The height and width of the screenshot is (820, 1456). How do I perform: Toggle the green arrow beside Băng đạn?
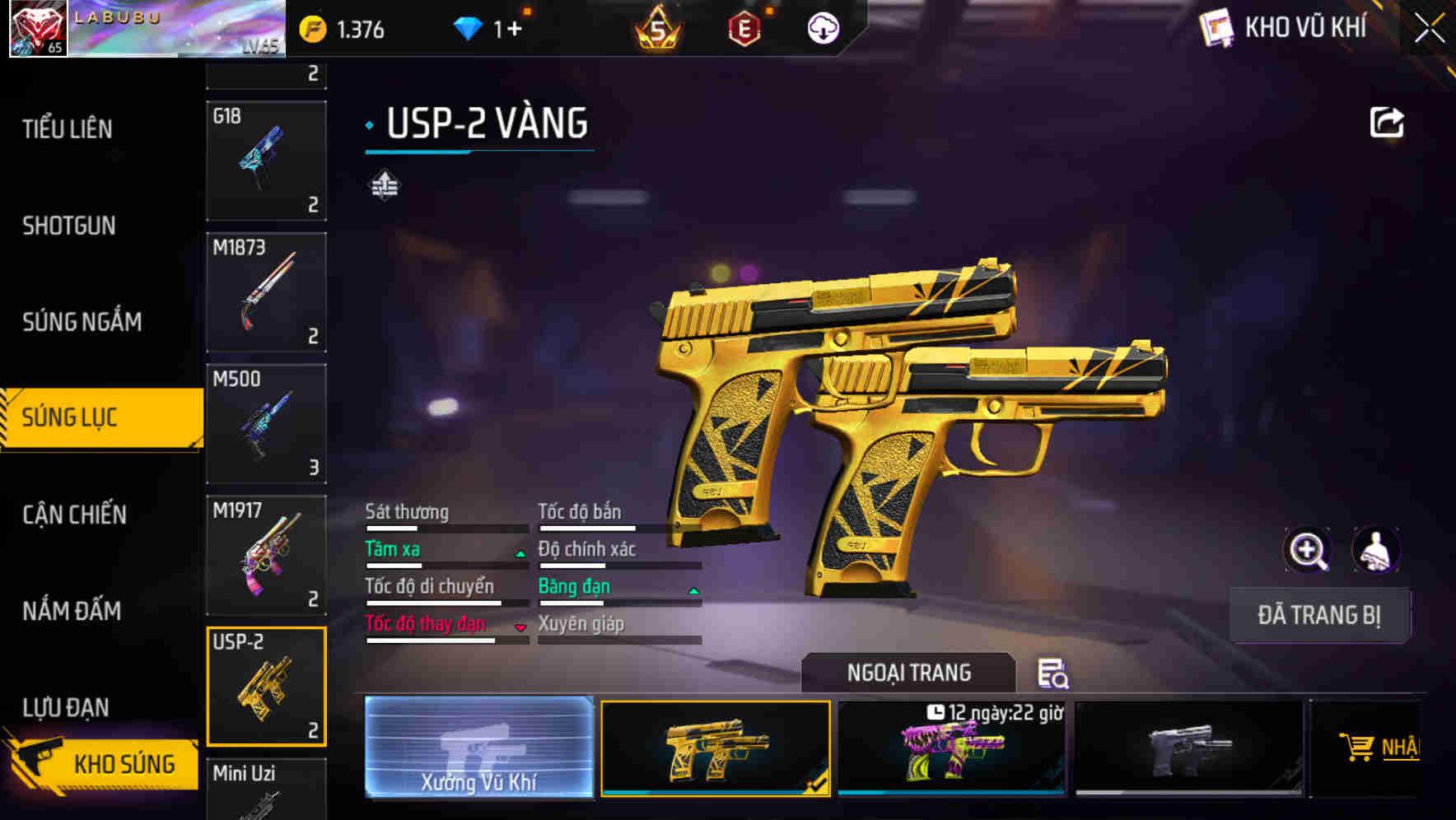692,590
